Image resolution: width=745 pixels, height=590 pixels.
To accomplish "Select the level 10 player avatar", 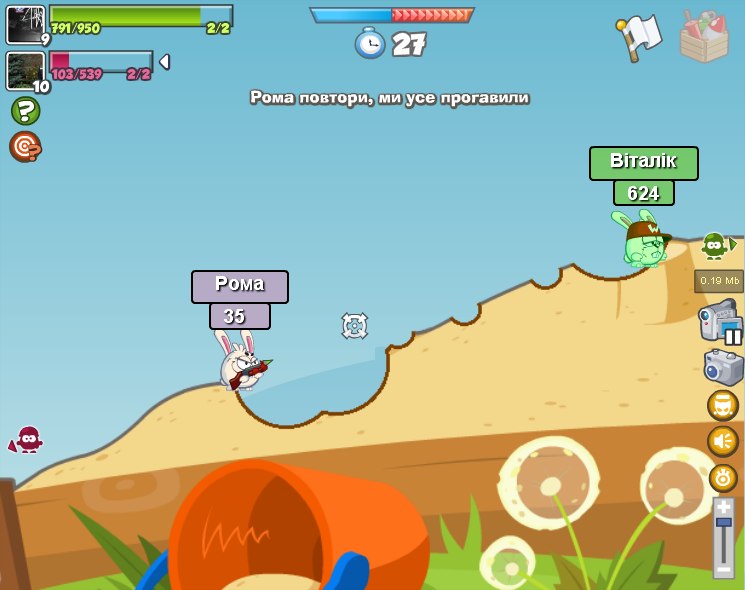I will 25,71.
